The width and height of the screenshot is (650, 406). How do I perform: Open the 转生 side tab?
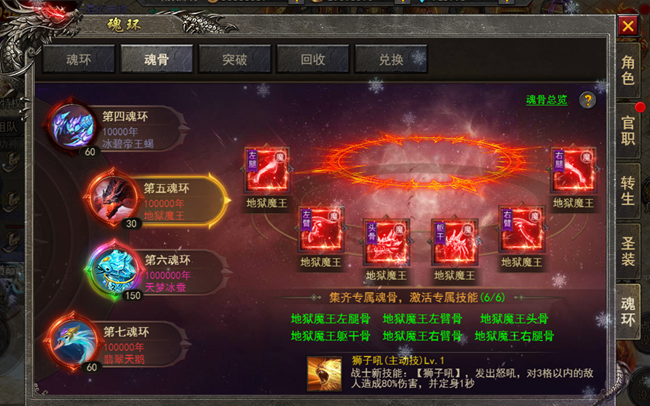pyautogui.click(x=628, y=188)
